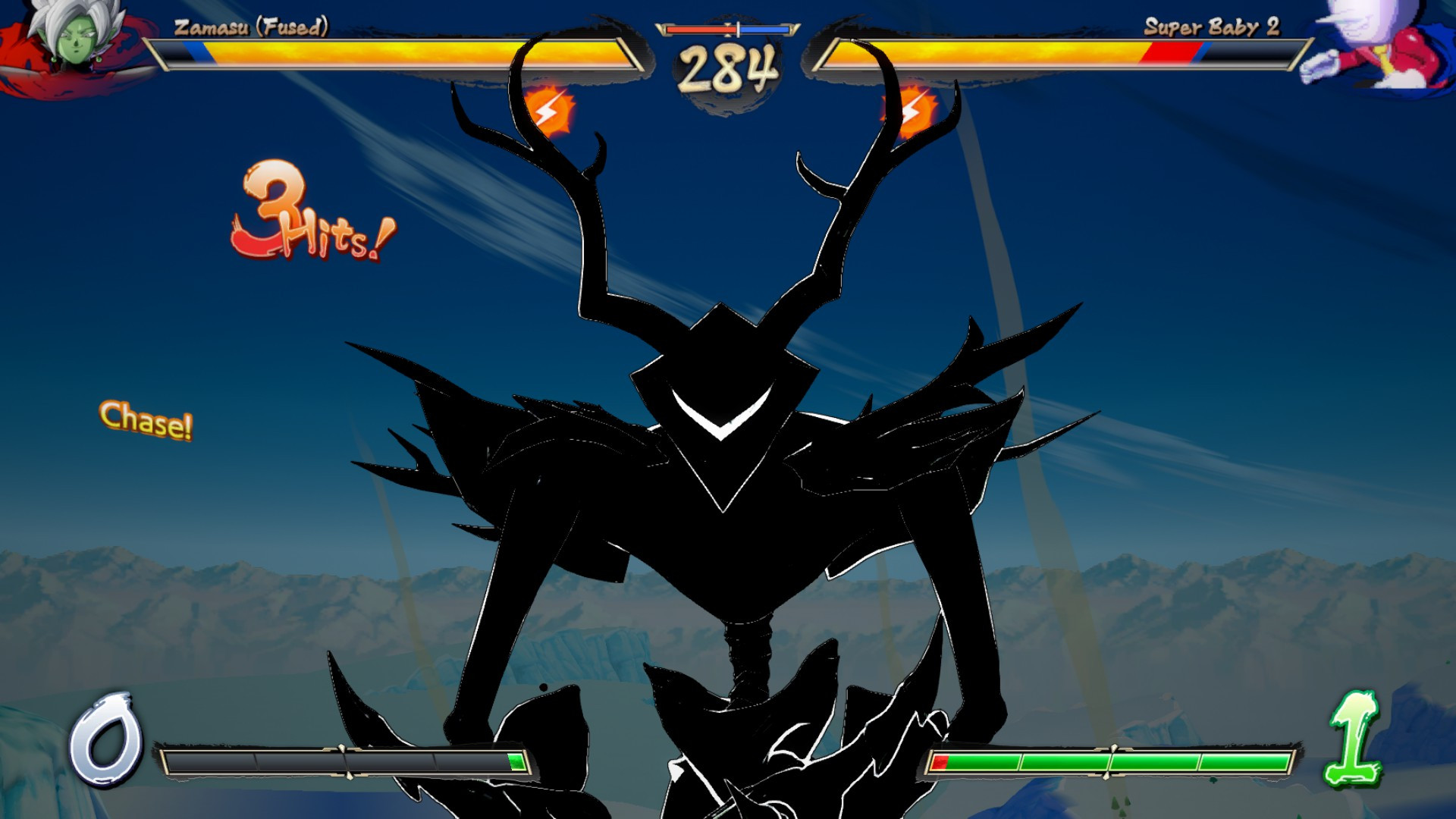
Task: Click the Zamasu (Fused) name label
Action: point(250,27)
